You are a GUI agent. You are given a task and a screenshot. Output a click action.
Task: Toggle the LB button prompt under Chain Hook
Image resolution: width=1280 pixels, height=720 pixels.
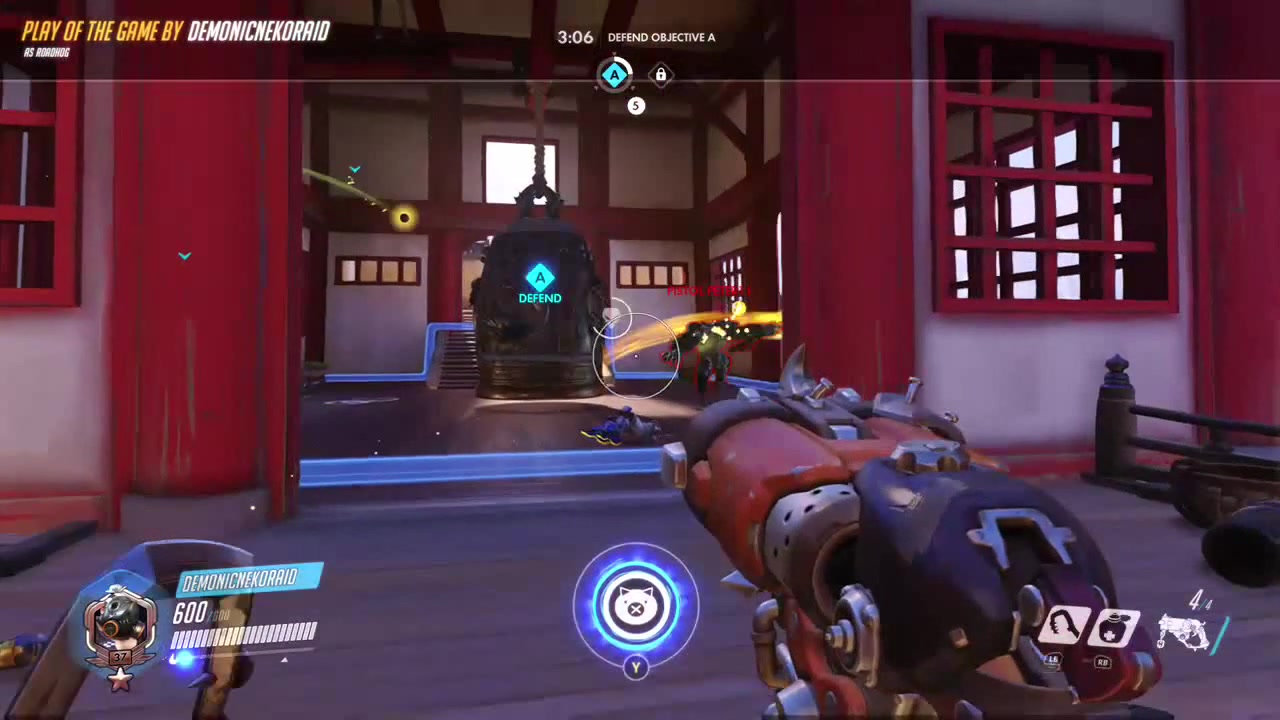1052,660
